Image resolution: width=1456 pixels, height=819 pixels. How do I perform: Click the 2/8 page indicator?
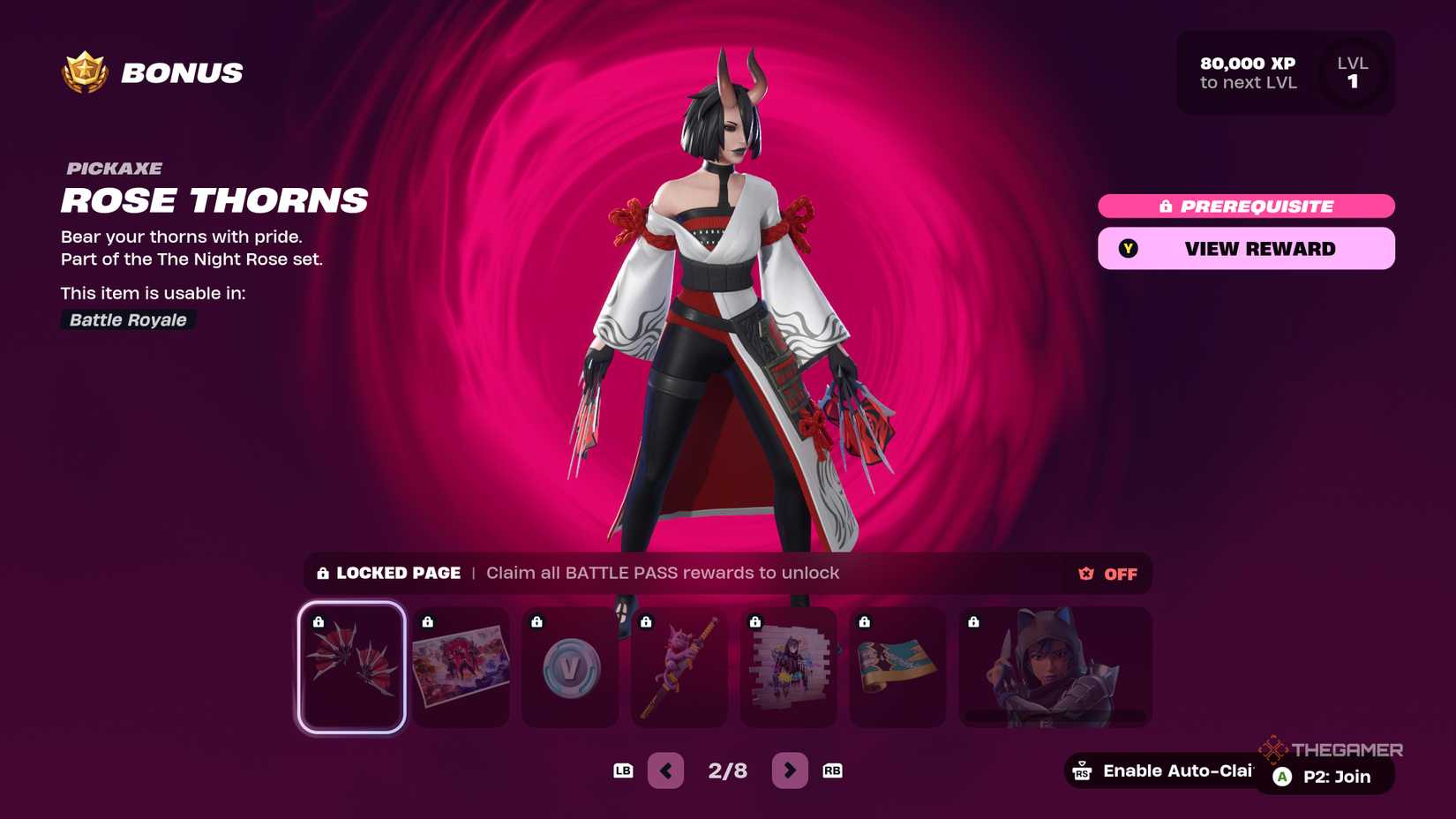tap(728, 770)
